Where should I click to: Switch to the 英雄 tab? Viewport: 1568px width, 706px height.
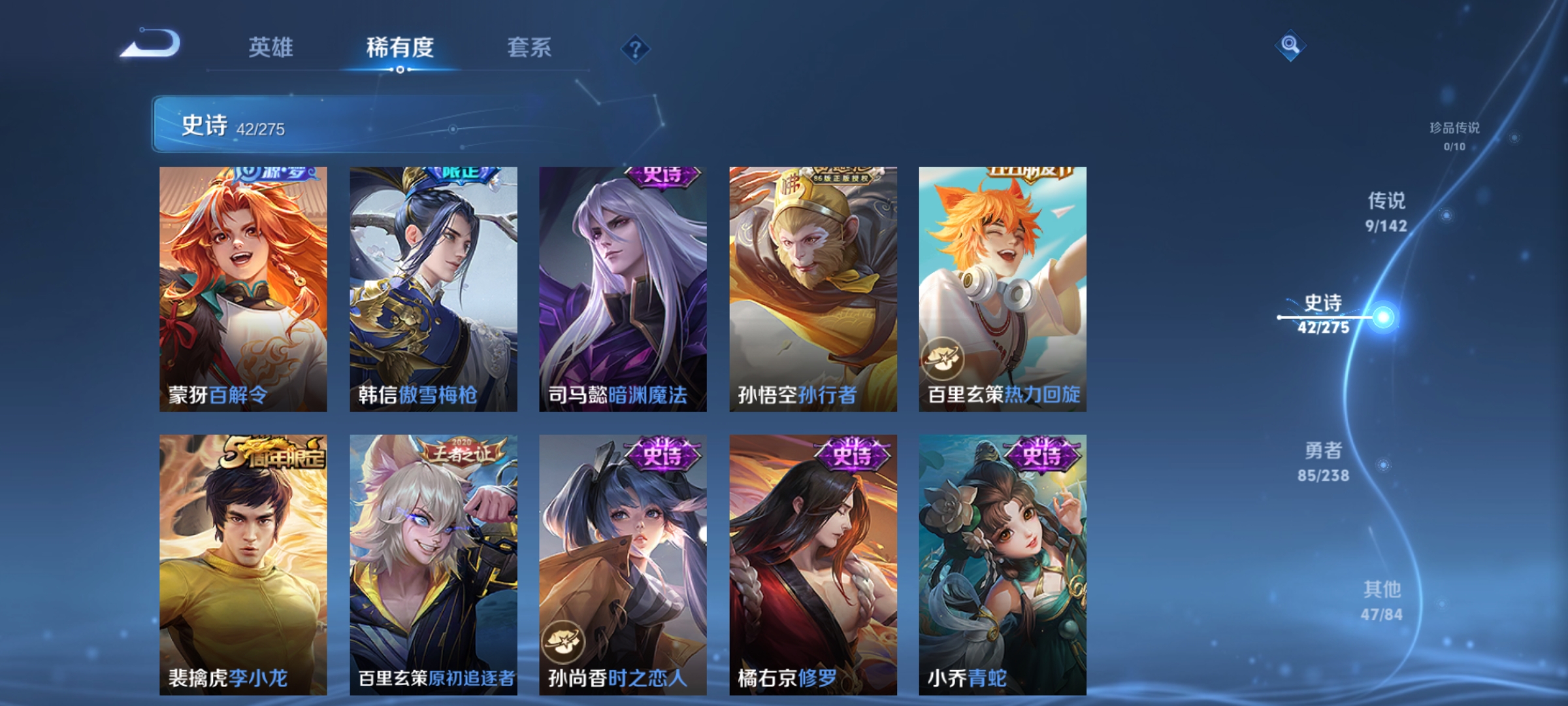[271, 48]
